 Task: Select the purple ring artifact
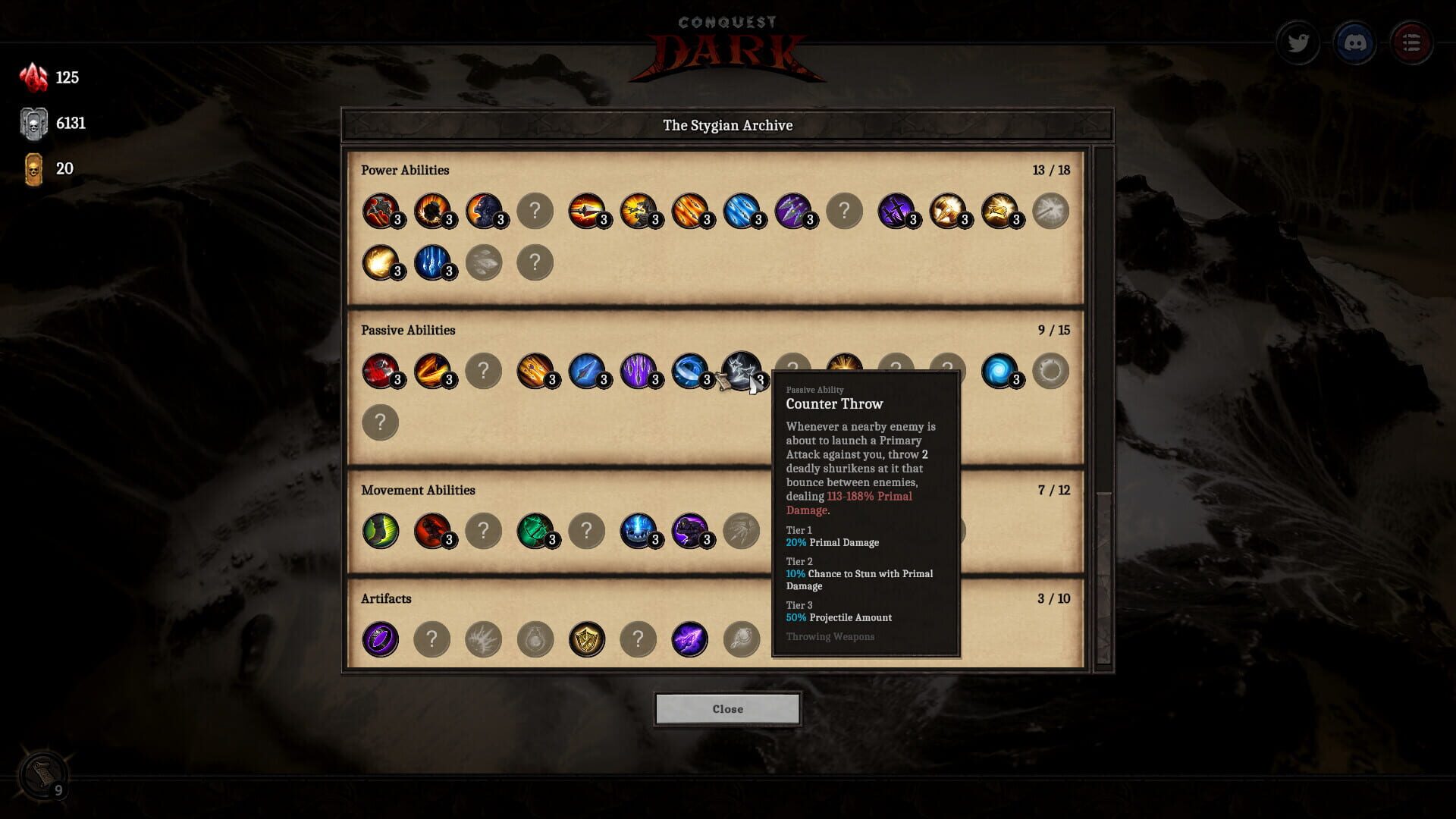tap(381, 639)
